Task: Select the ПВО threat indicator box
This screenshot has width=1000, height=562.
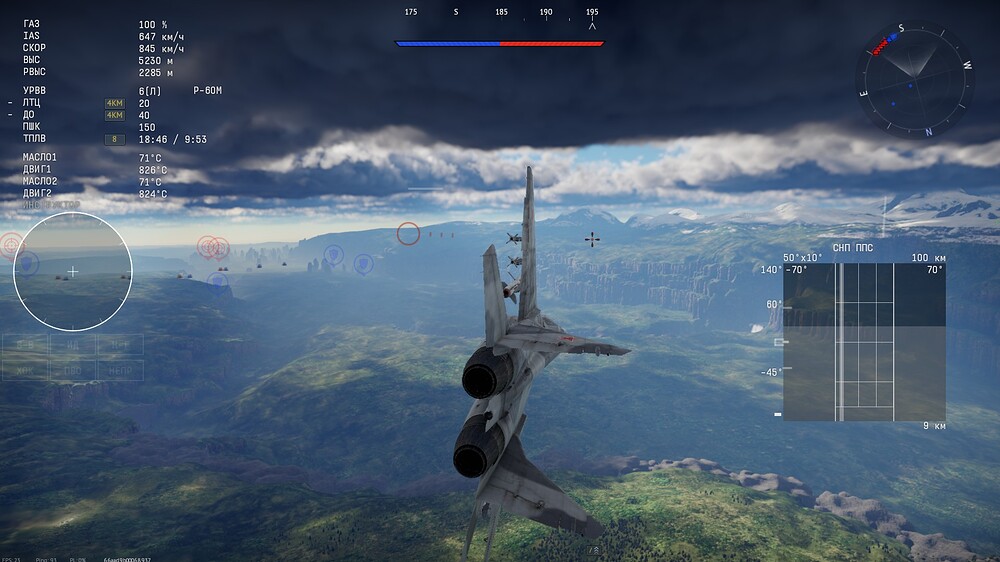Action: (x=73, y=369)
